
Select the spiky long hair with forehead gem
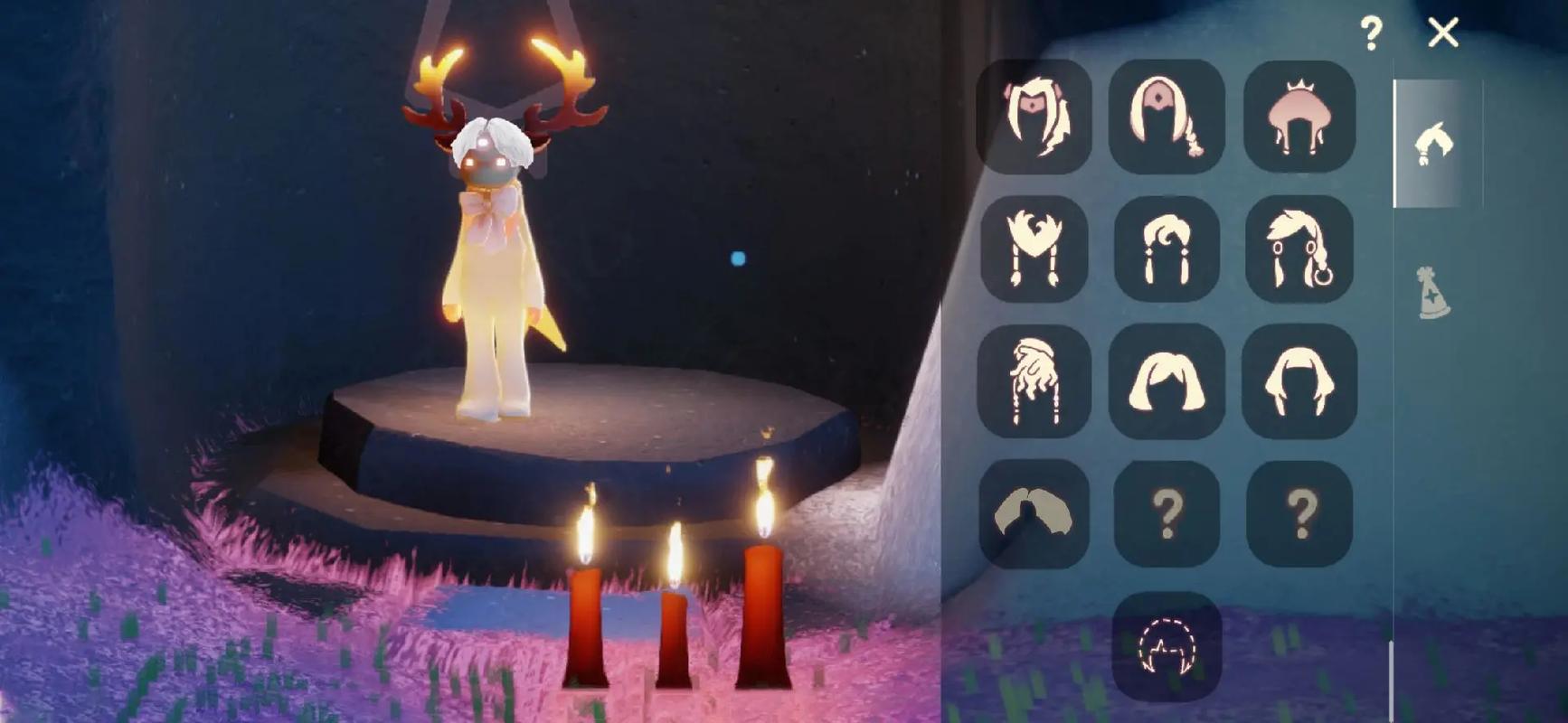(x=1034, y=117)
